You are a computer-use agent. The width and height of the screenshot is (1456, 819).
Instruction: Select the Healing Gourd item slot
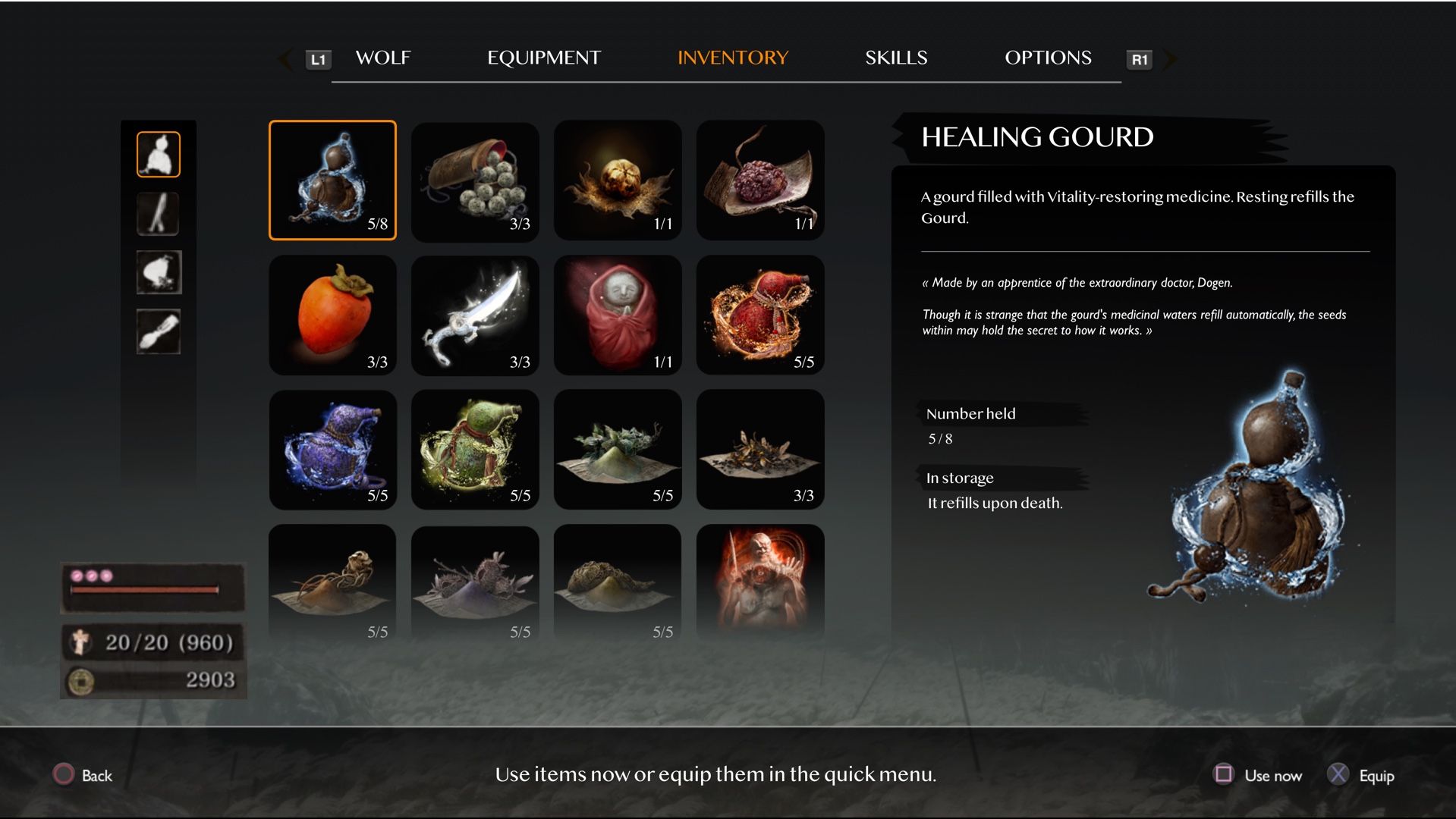coord(332,180)
